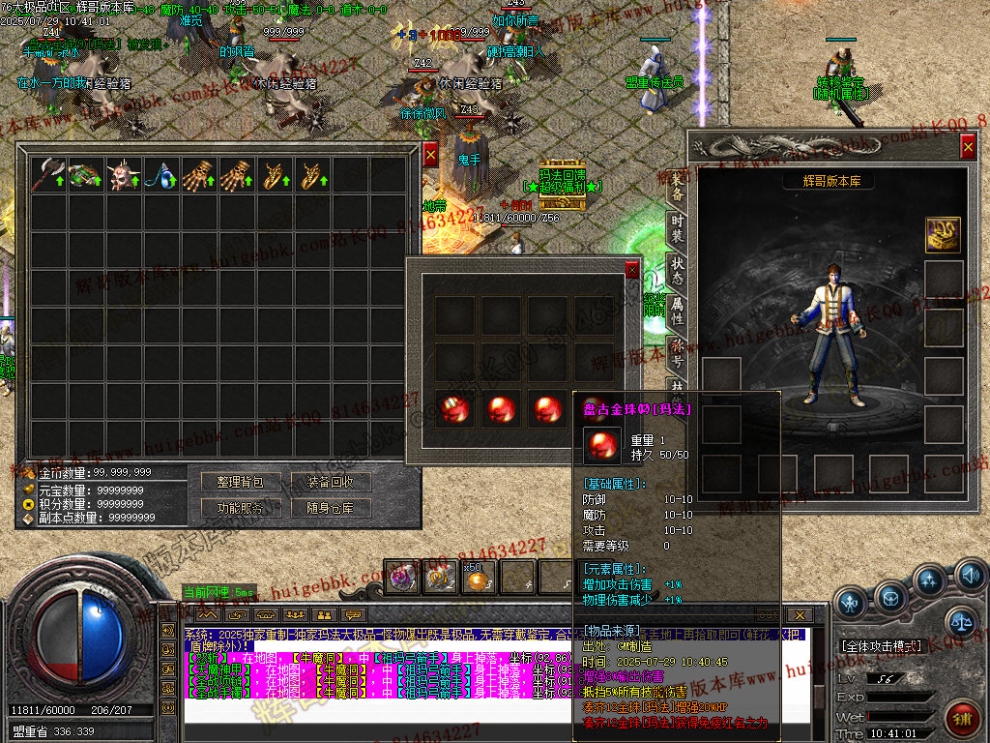
Task: Select the blue gem necklace item
Action: (x=162, y=175)
